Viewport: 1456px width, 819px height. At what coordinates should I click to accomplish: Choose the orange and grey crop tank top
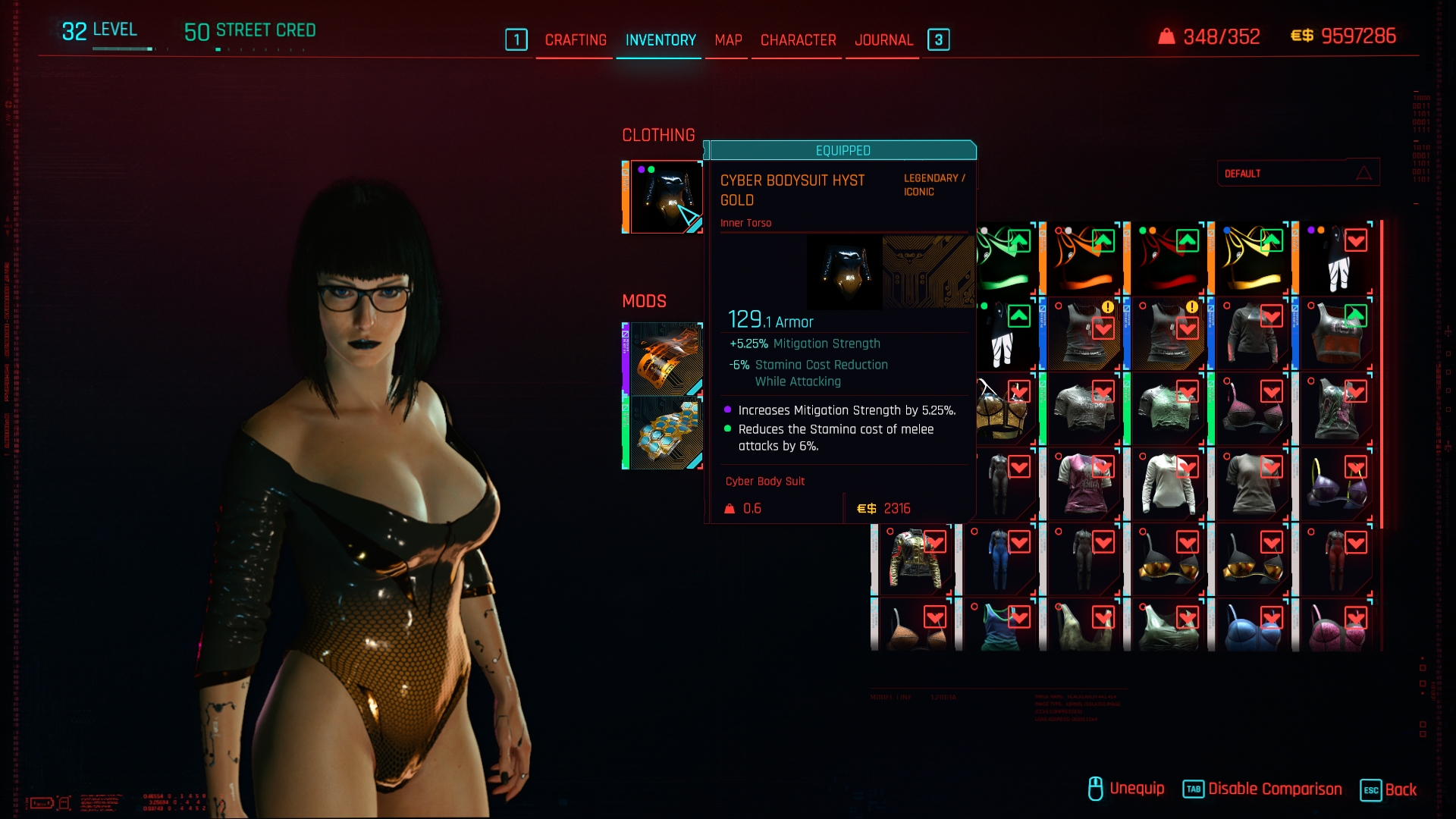[1336, 334]
